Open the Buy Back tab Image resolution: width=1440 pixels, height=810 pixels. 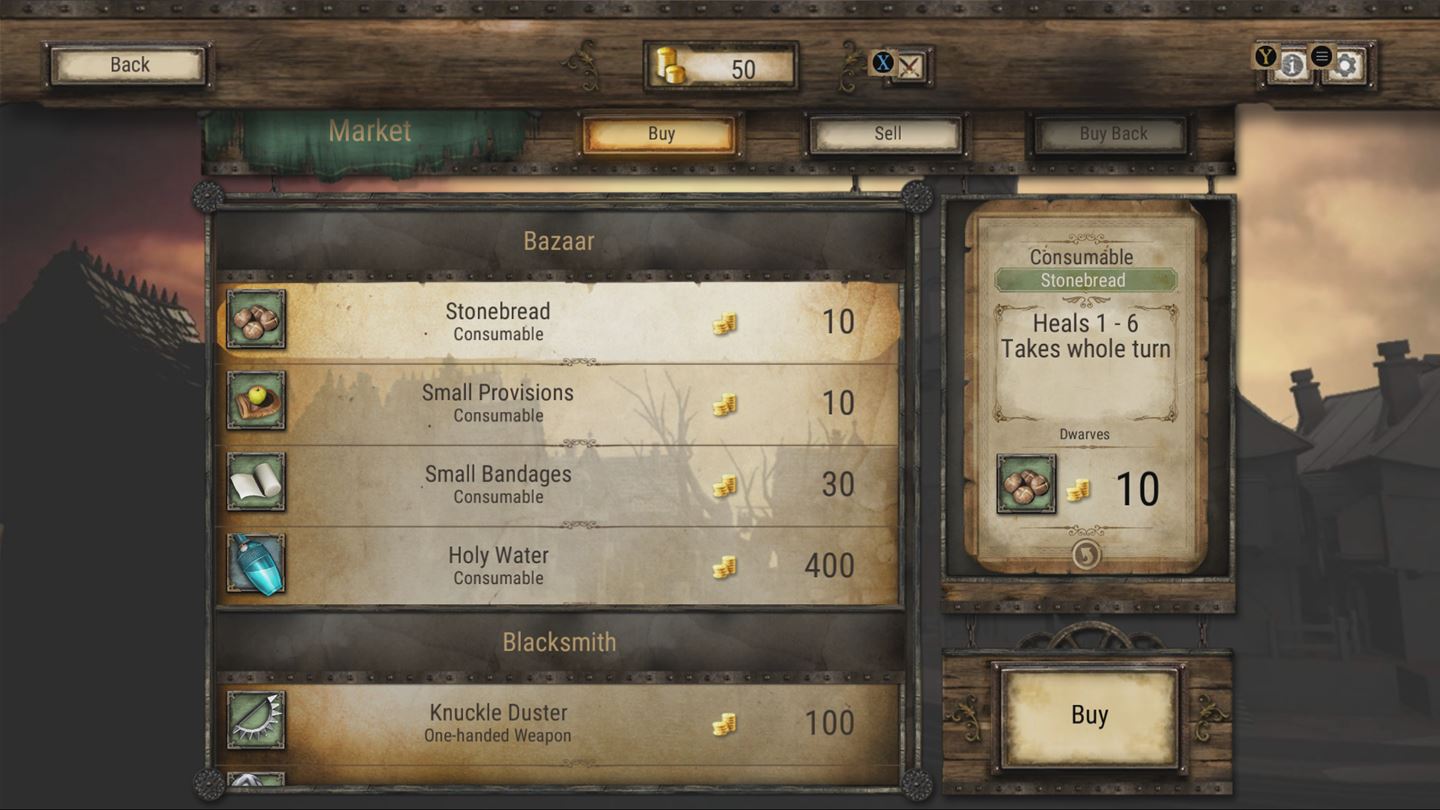(x=1110, y=132)
